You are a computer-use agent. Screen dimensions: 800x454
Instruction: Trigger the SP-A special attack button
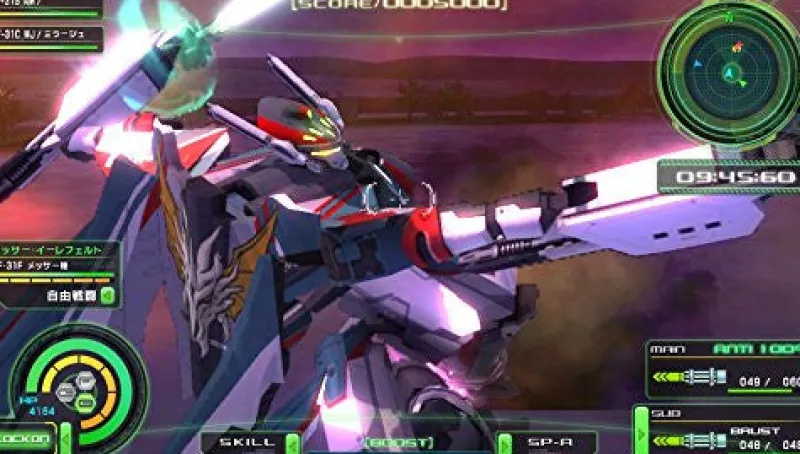(546, 442)
